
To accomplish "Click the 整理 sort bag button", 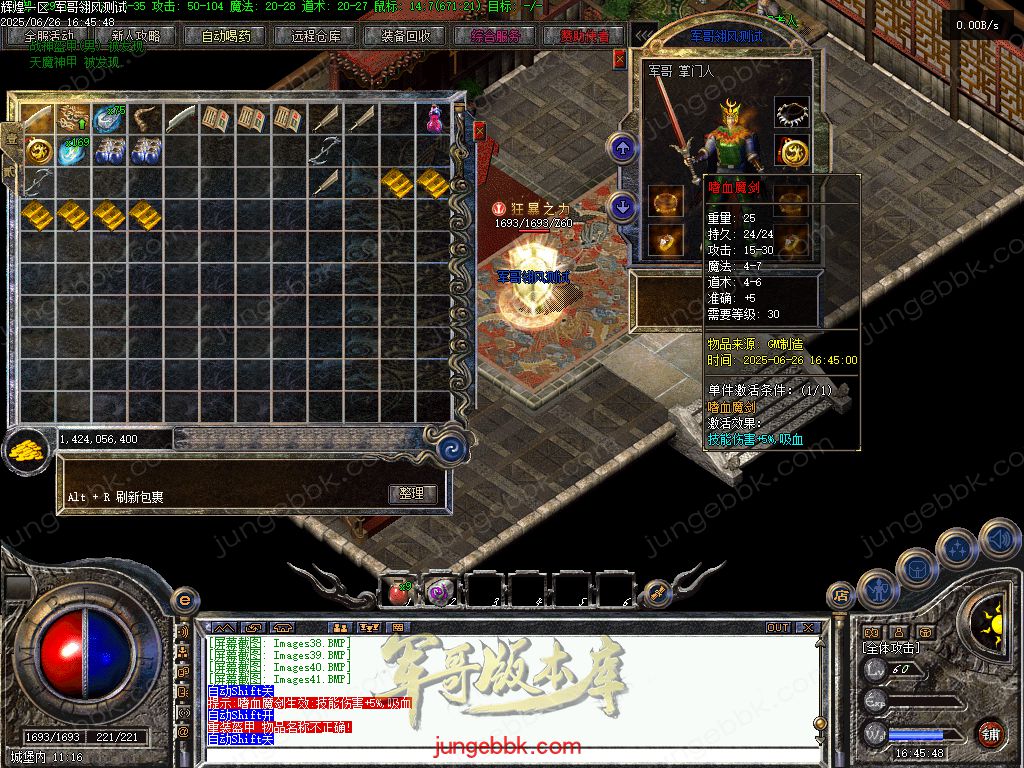I will pyautogui.click(x=411, y=494).
